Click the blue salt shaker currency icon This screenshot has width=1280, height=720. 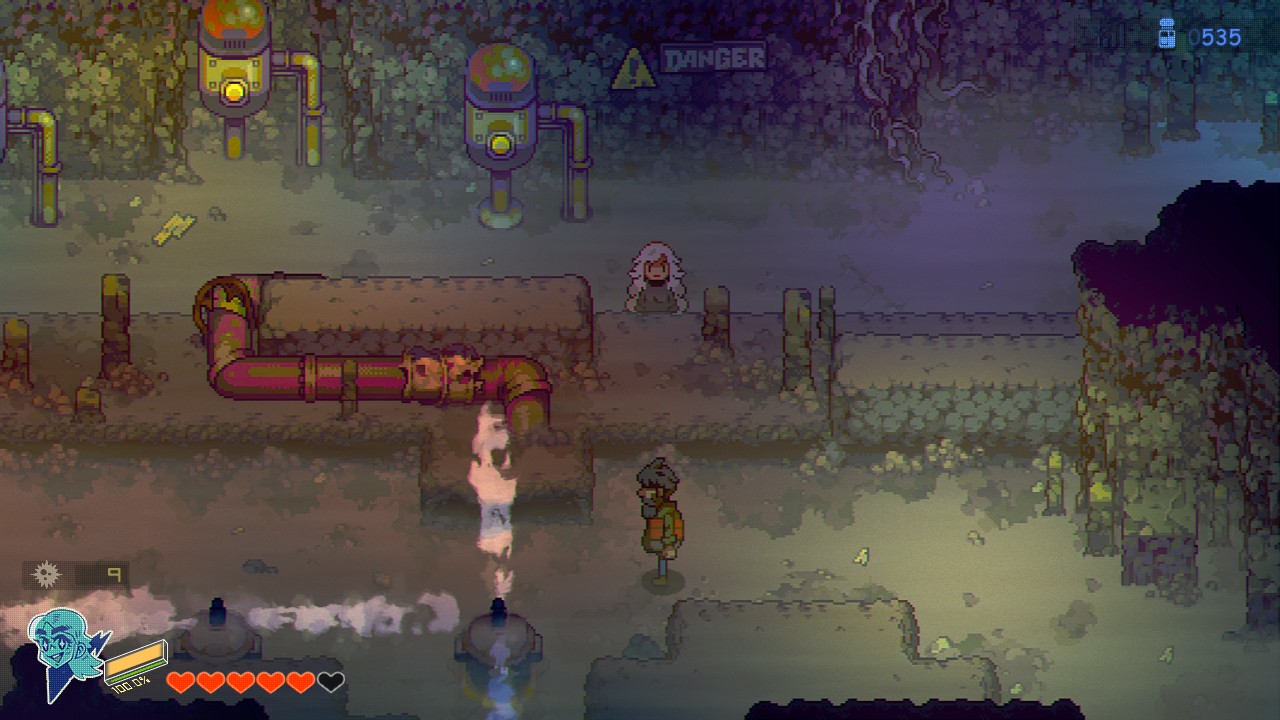(1165, 35)
